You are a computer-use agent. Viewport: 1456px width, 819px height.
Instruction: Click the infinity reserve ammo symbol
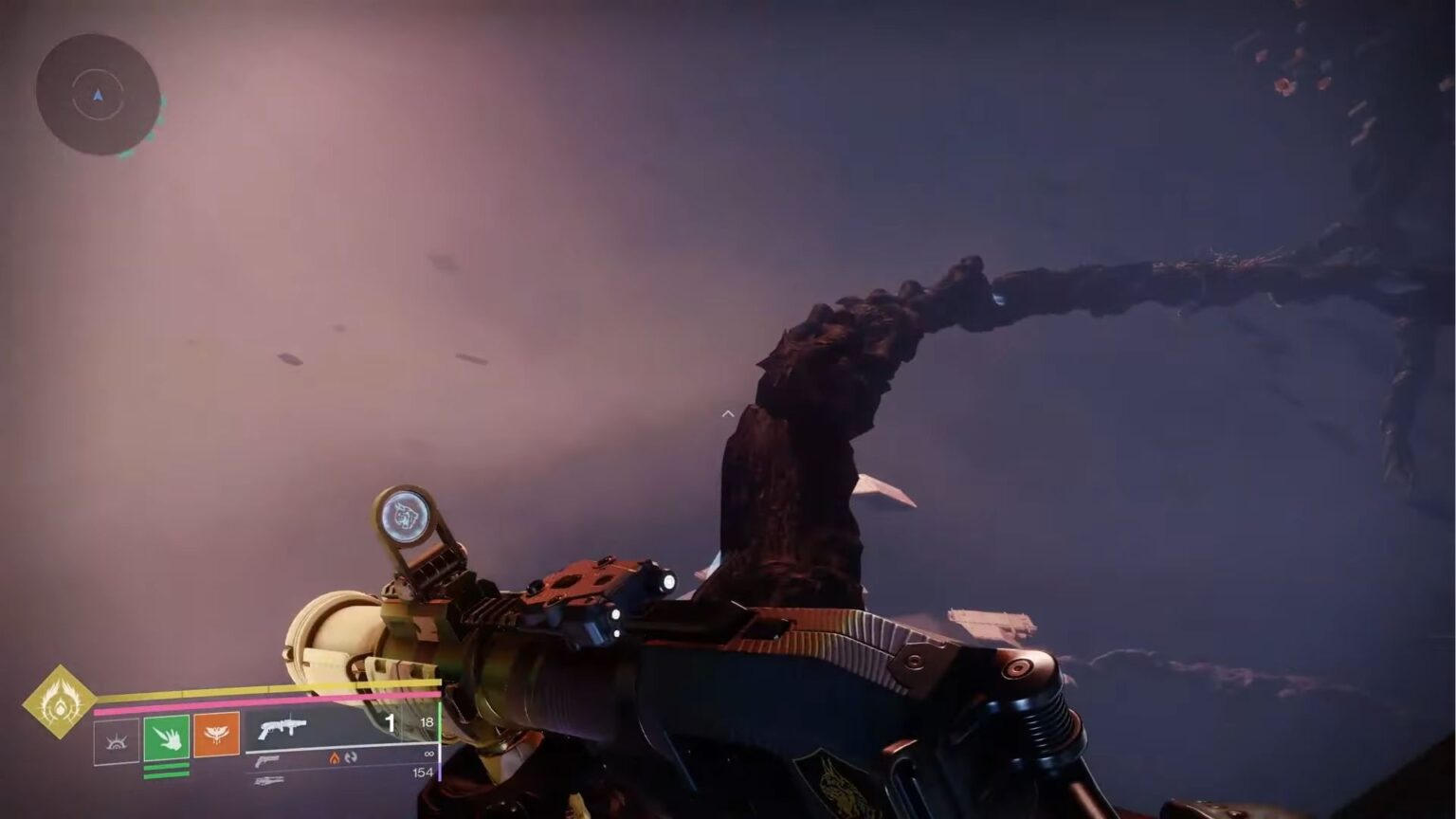(429, 753)
